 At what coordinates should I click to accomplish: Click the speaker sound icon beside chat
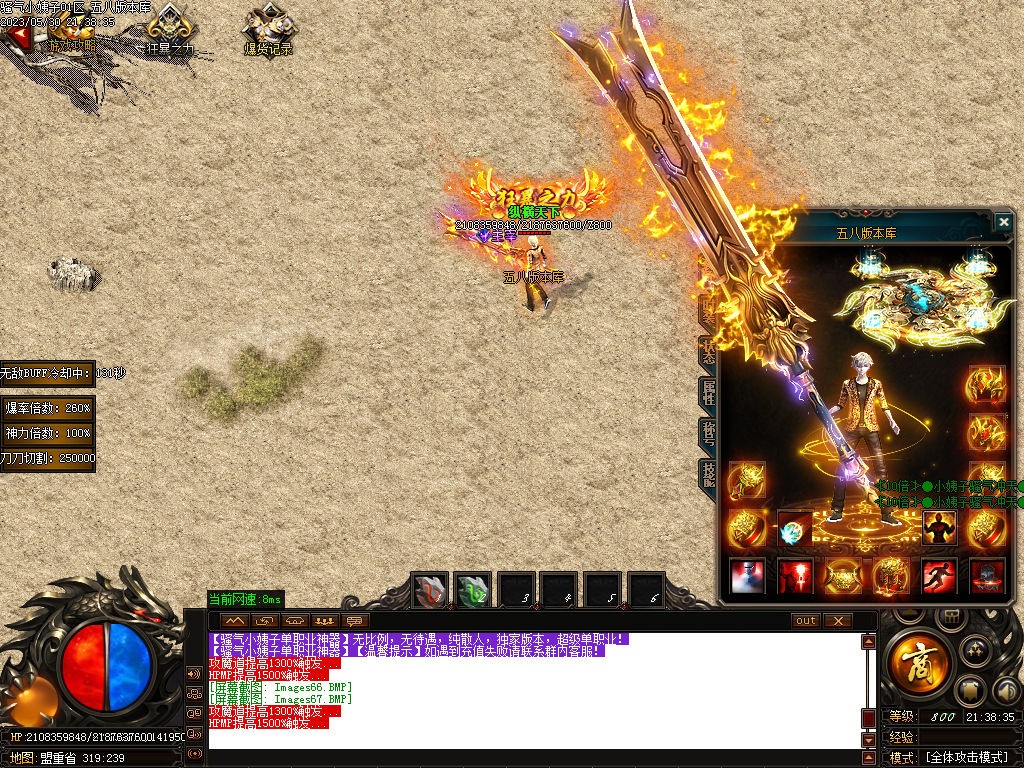tap(194, 674)
